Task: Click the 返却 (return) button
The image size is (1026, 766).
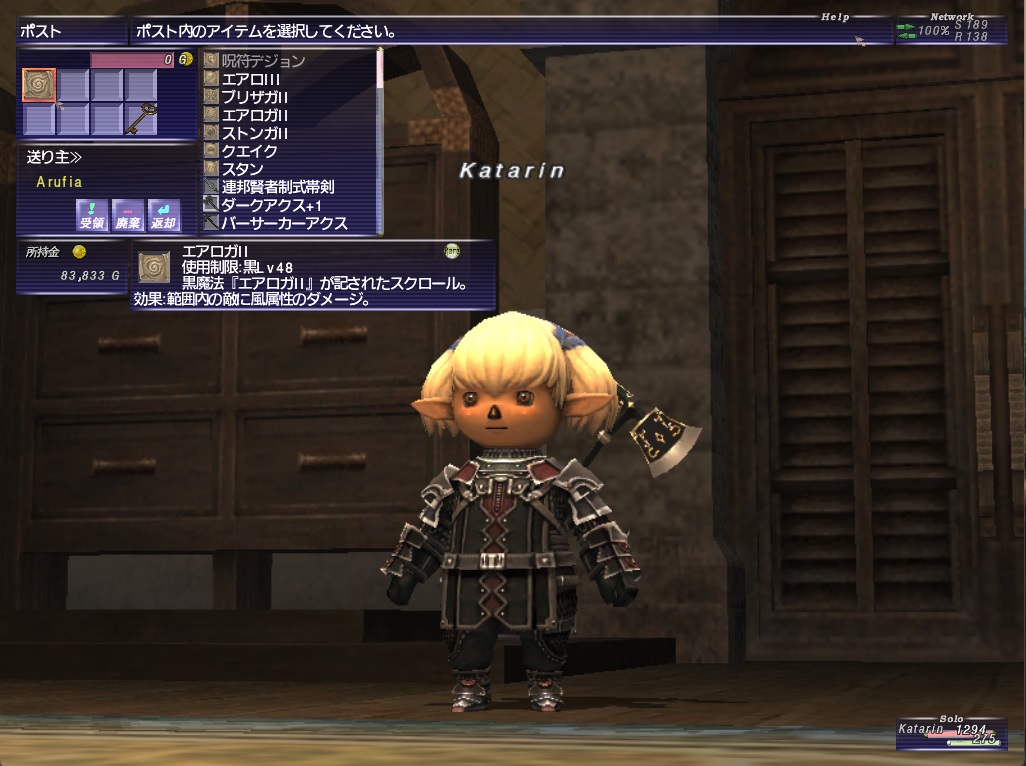Action: pyautogui.click(x=163, y=215)
